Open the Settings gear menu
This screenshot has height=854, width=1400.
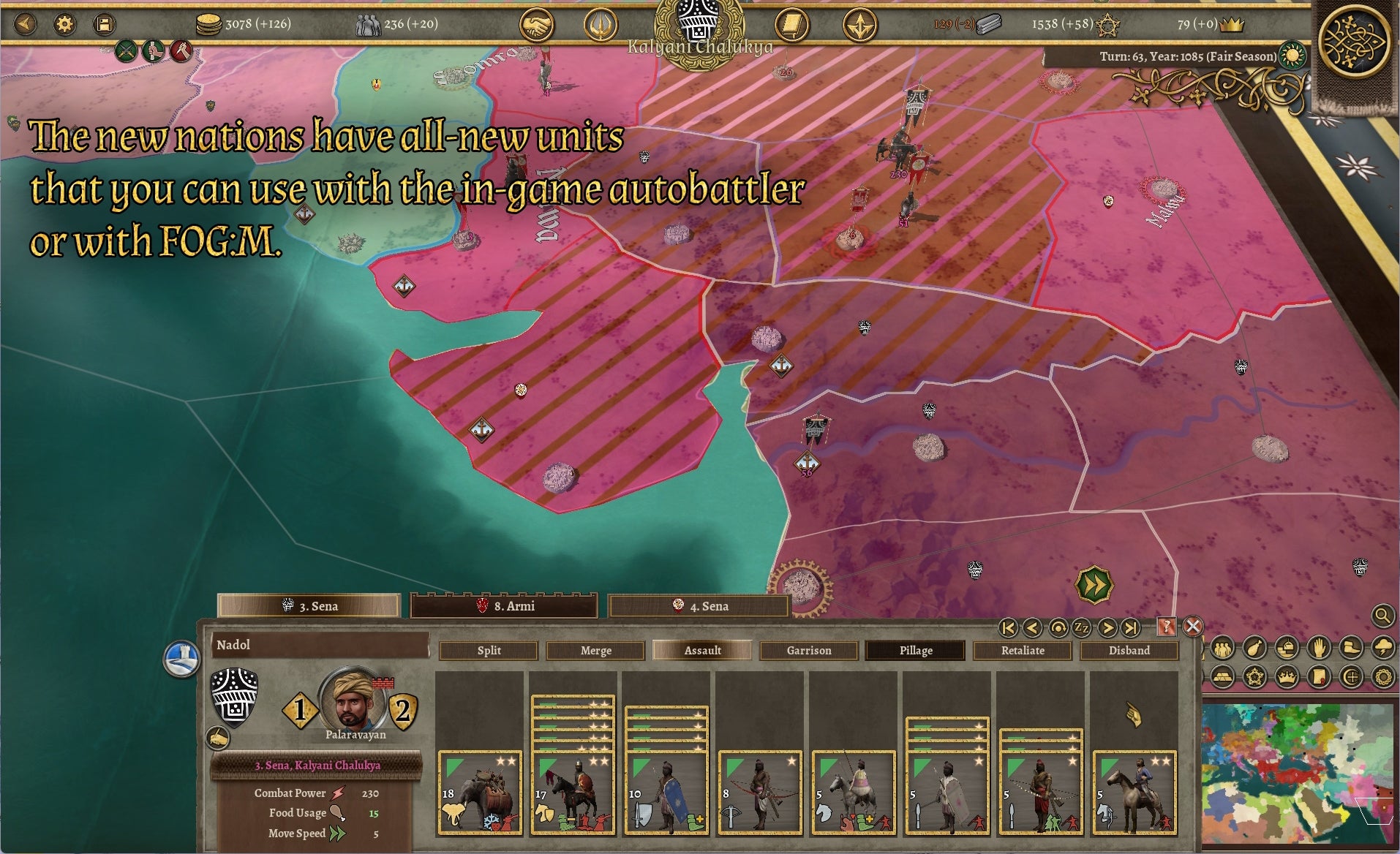click(x=65, y=23)
